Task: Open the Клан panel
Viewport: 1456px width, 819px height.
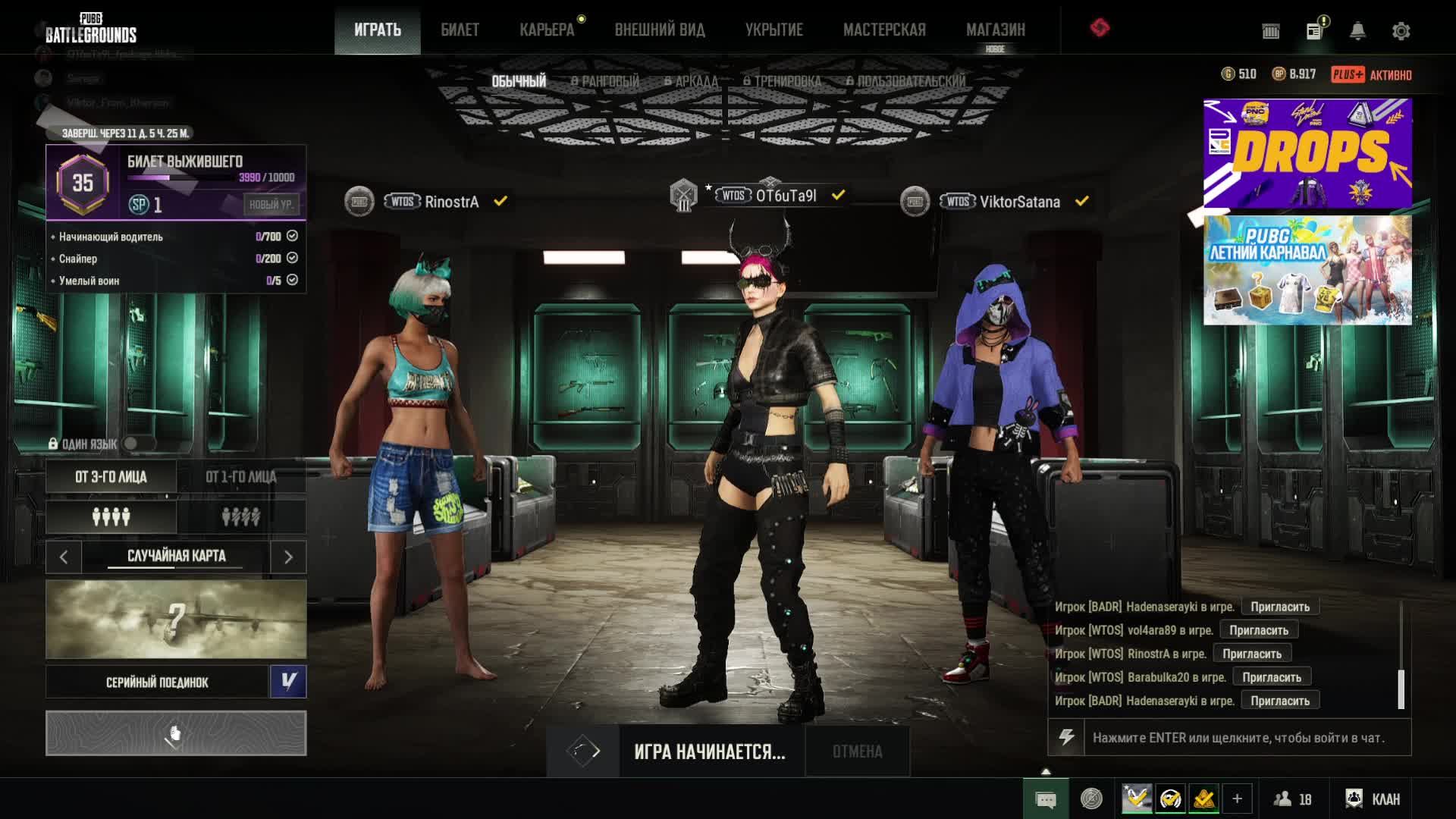Action: [x=1374, y=799]
